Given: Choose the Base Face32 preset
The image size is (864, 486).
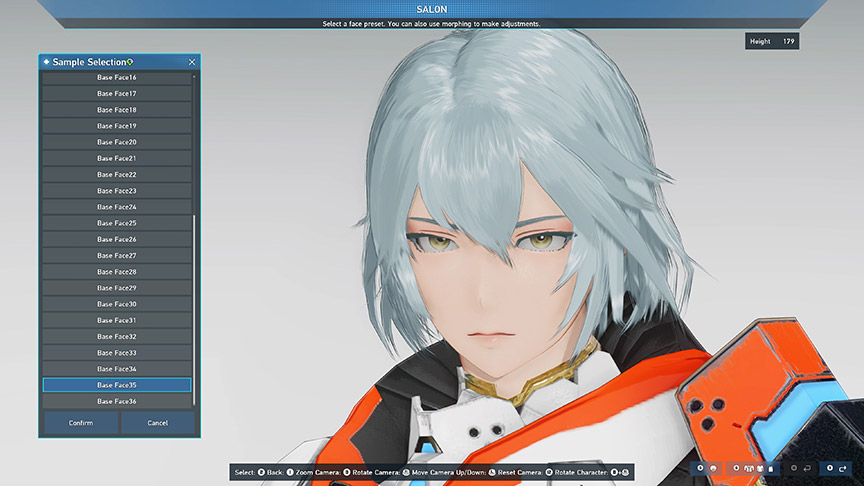Looking at the screenshot, I should click(x=117, y=337).
